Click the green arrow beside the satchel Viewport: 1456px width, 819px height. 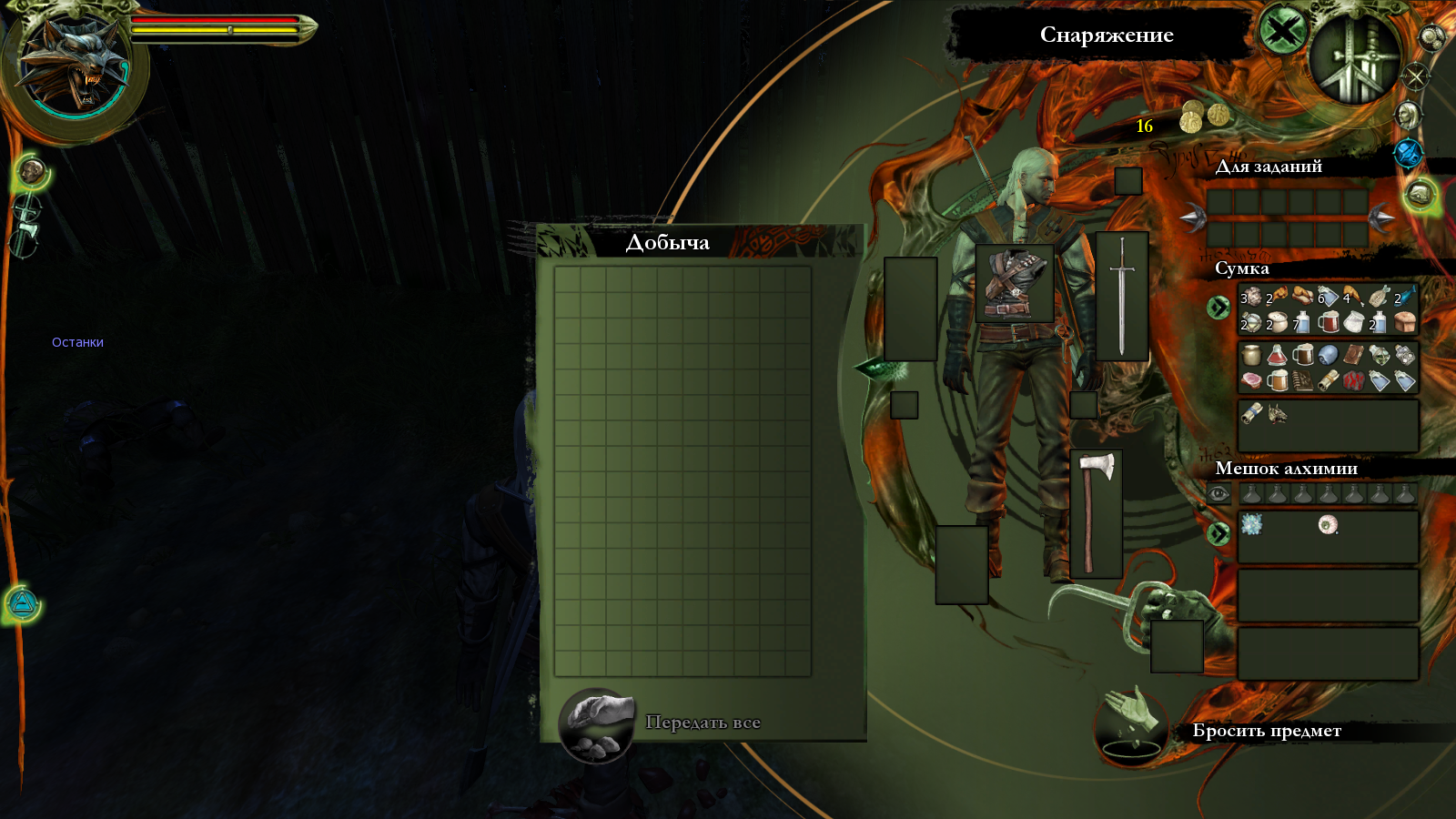point(1218,308)
